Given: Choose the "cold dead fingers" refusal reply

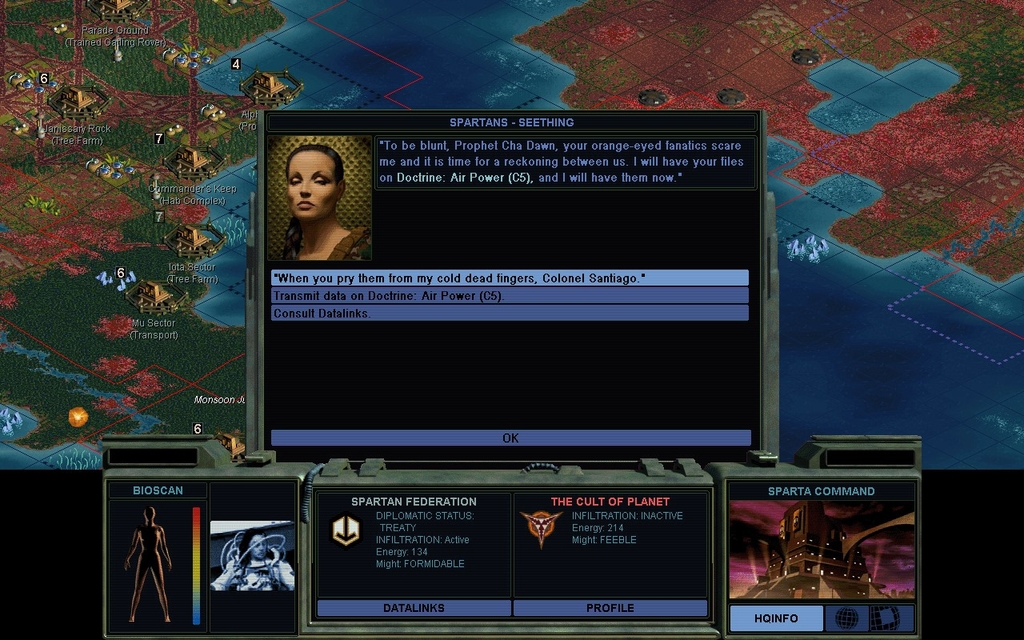Looking at the screenshot, I should [x=509, y=278].
